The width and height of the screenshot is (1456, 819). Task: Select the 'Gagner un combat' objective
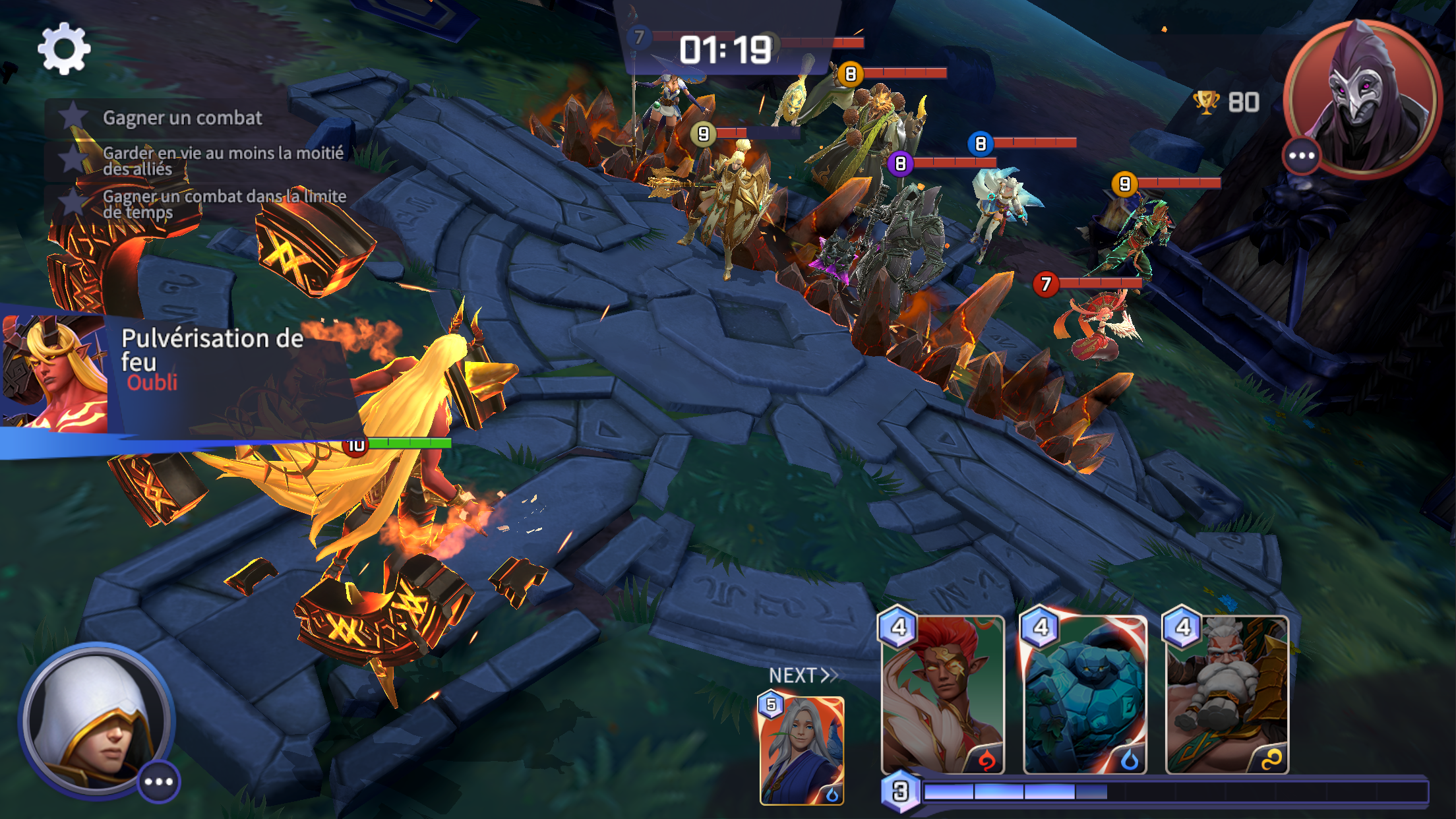tap(182, 118)
